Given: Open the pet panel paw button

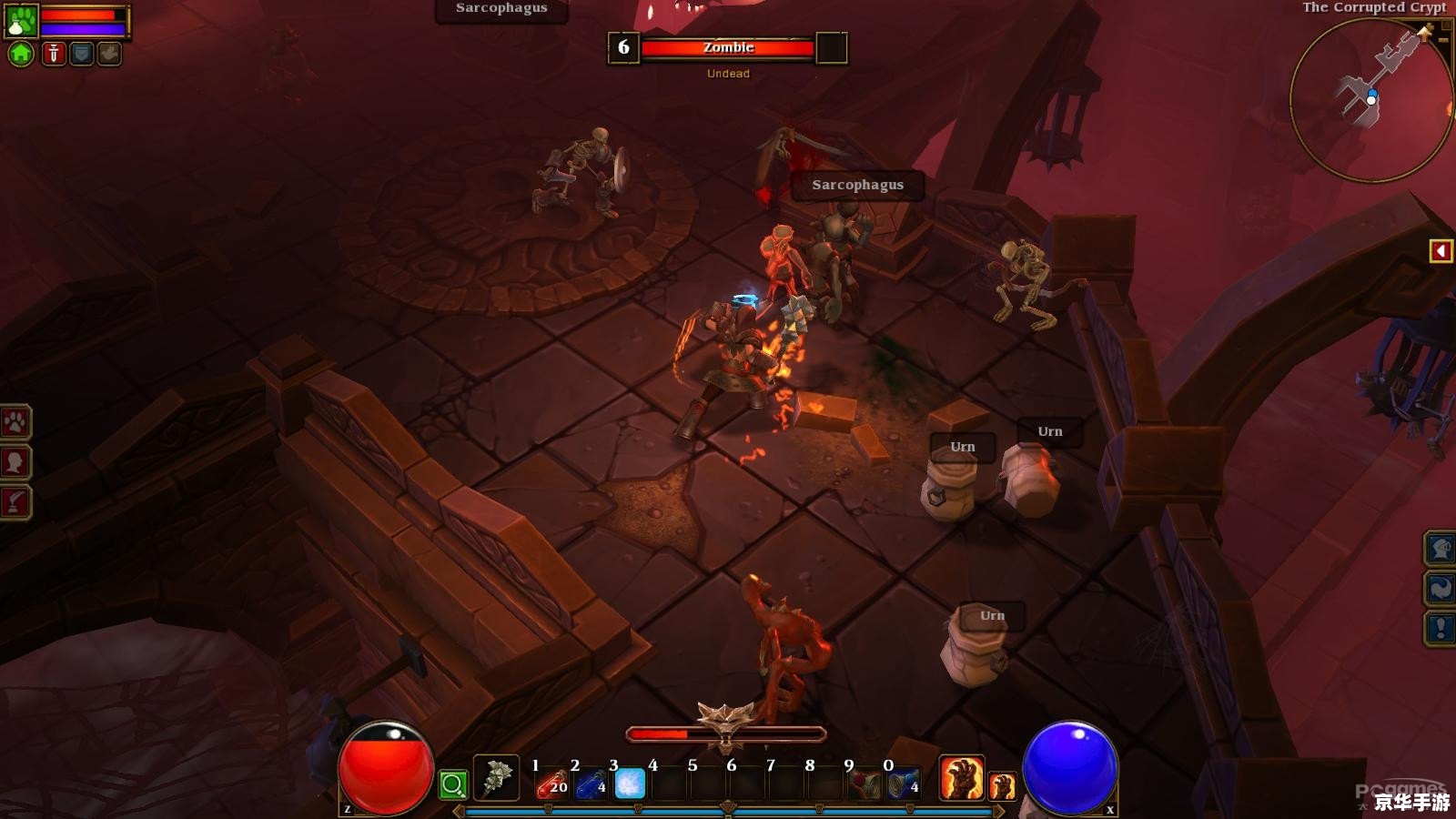Looking at the screenshot, I should click(15, 422).
